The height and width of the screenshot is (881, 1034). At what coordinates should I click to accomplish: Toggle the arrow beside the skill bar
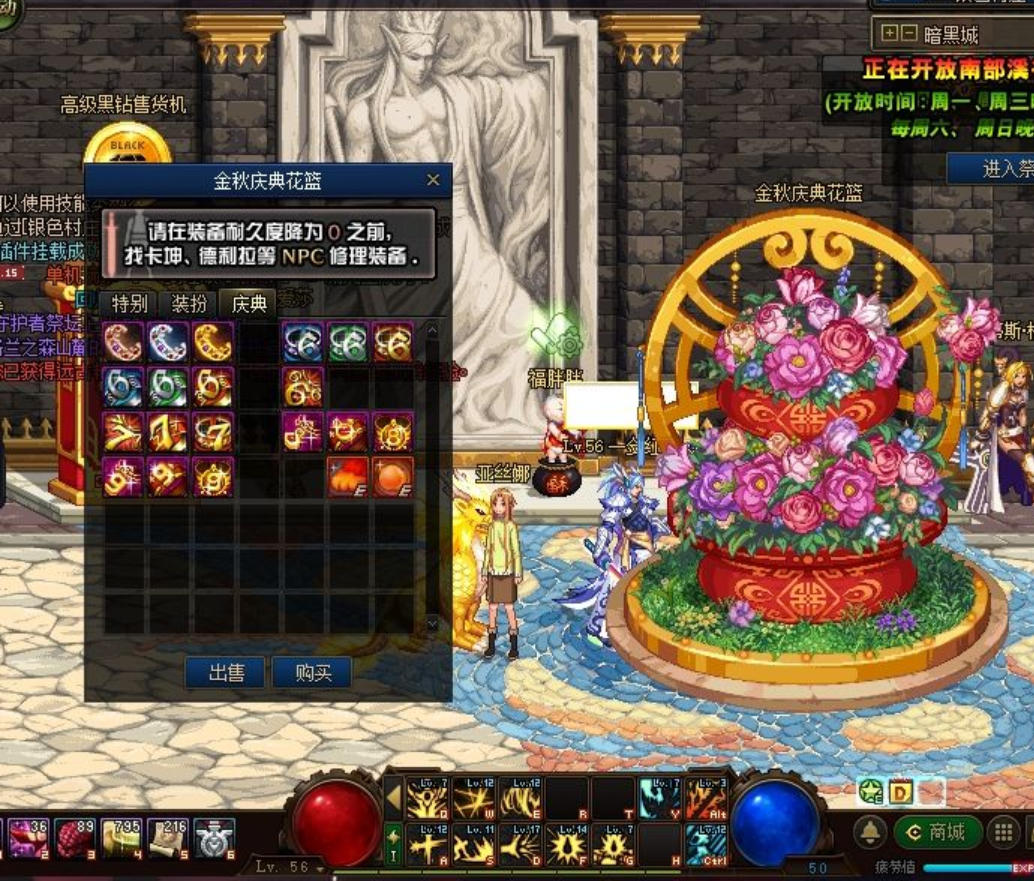[x=394, y=799]
